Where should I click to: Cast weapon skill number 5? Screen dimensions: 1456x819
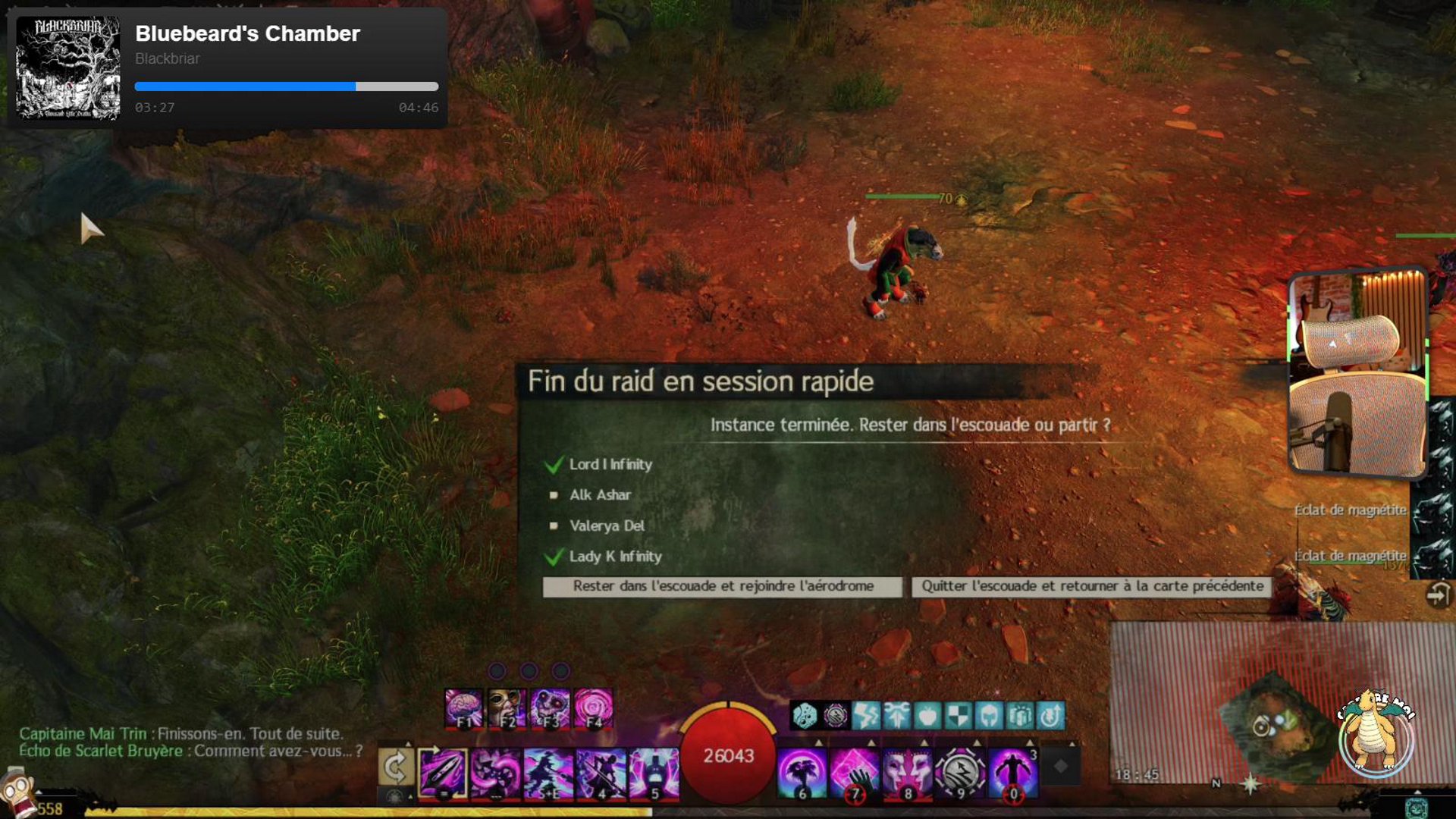[654, 773]
